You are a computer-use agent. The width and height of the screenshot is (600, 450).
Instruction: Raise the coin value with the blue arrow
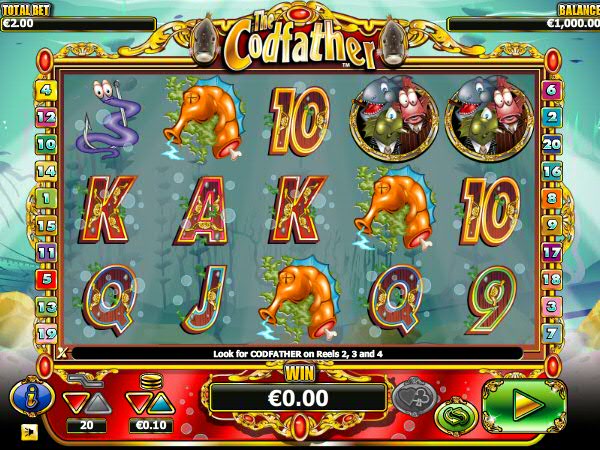tap(161, 403)
